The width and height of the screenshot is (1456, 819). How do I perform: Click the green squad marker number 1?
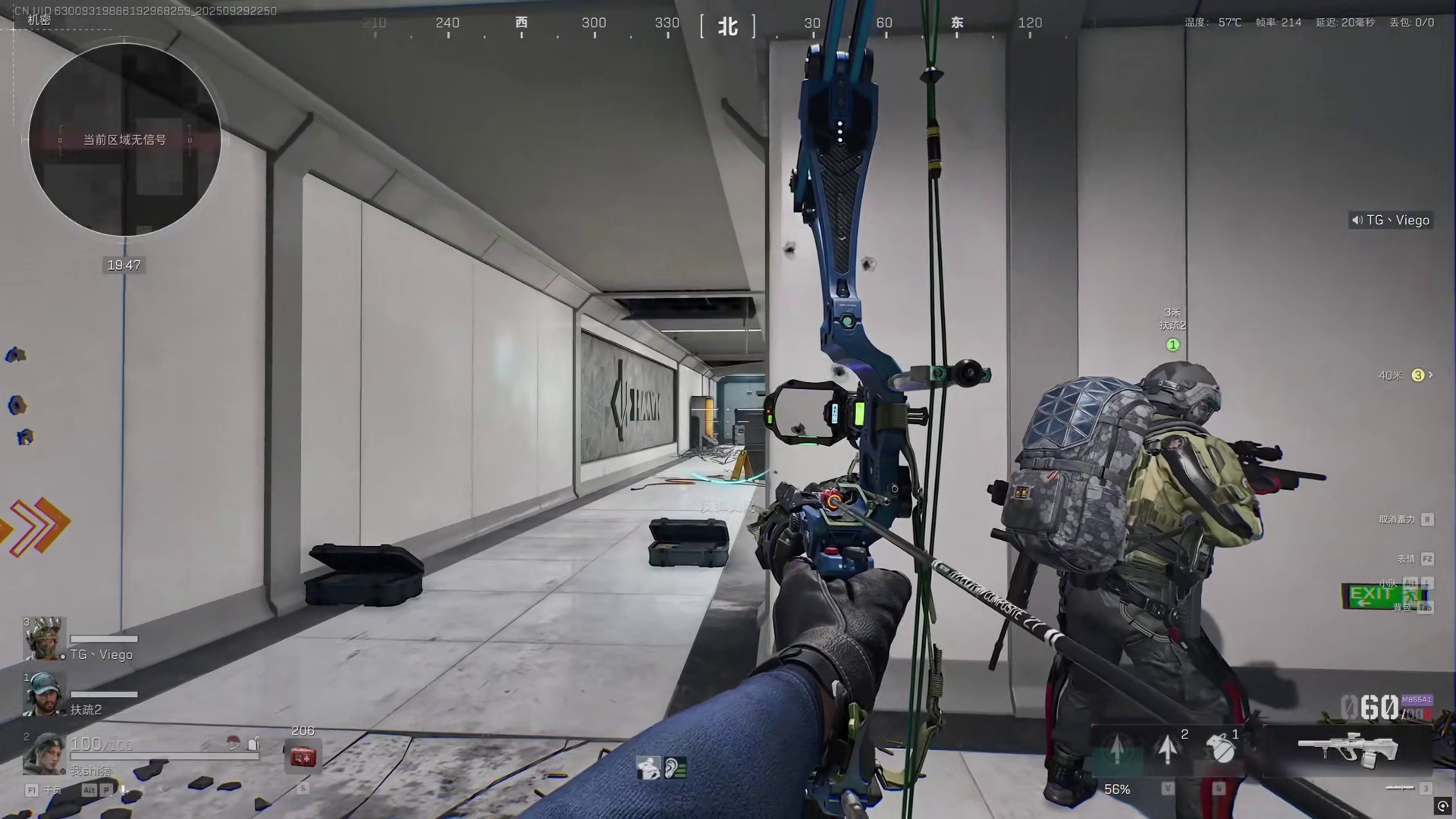click(x=1172, y=345)
